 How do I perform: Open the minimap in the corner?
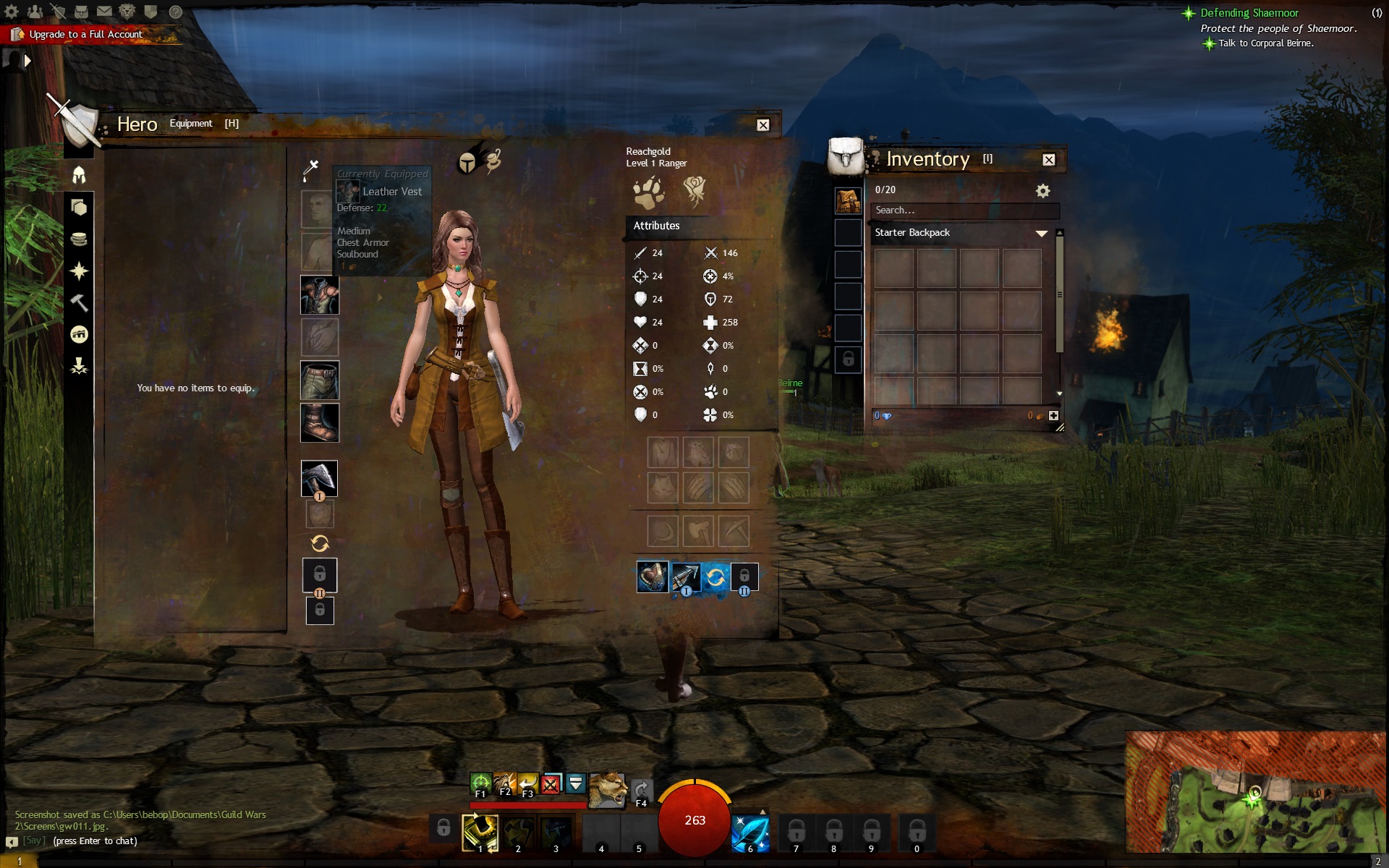(x=1255, y=791)
